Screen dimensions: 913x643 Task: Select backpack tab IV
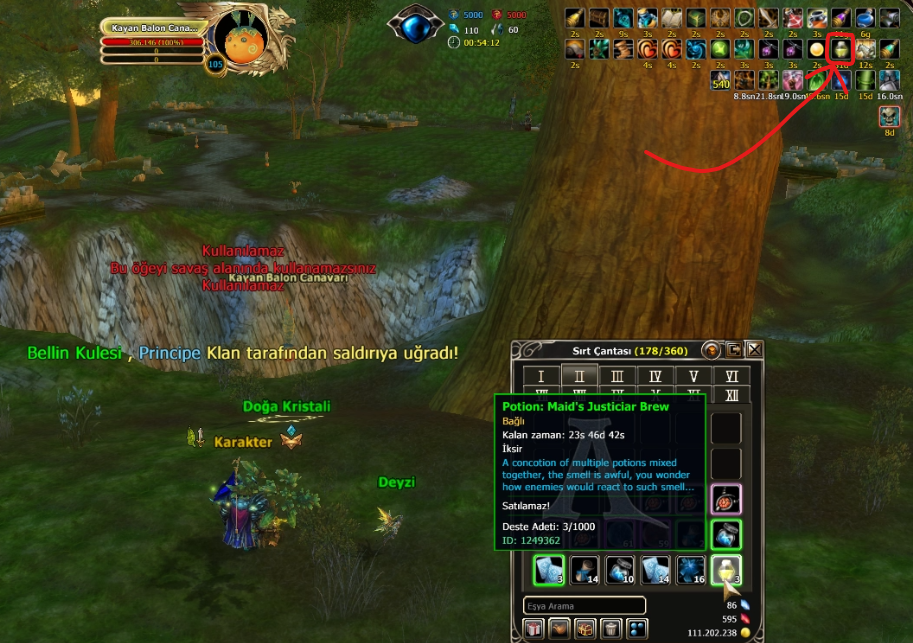coord(655,377)
